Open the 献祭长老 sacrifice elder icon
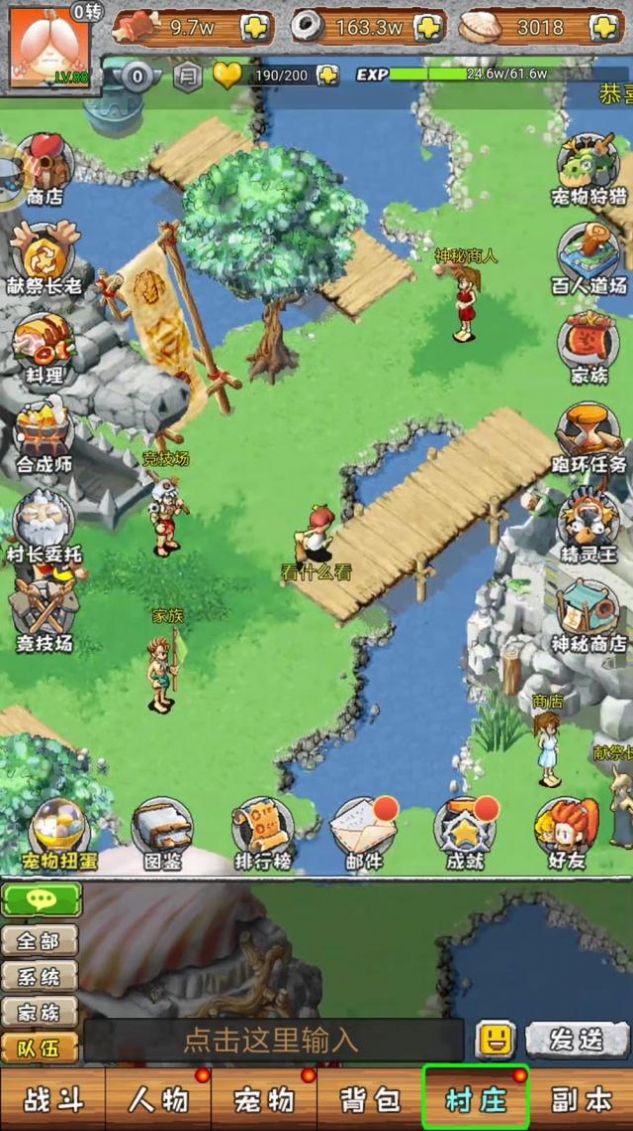Viewport: 633px width, 1131px height. point(43,257)
